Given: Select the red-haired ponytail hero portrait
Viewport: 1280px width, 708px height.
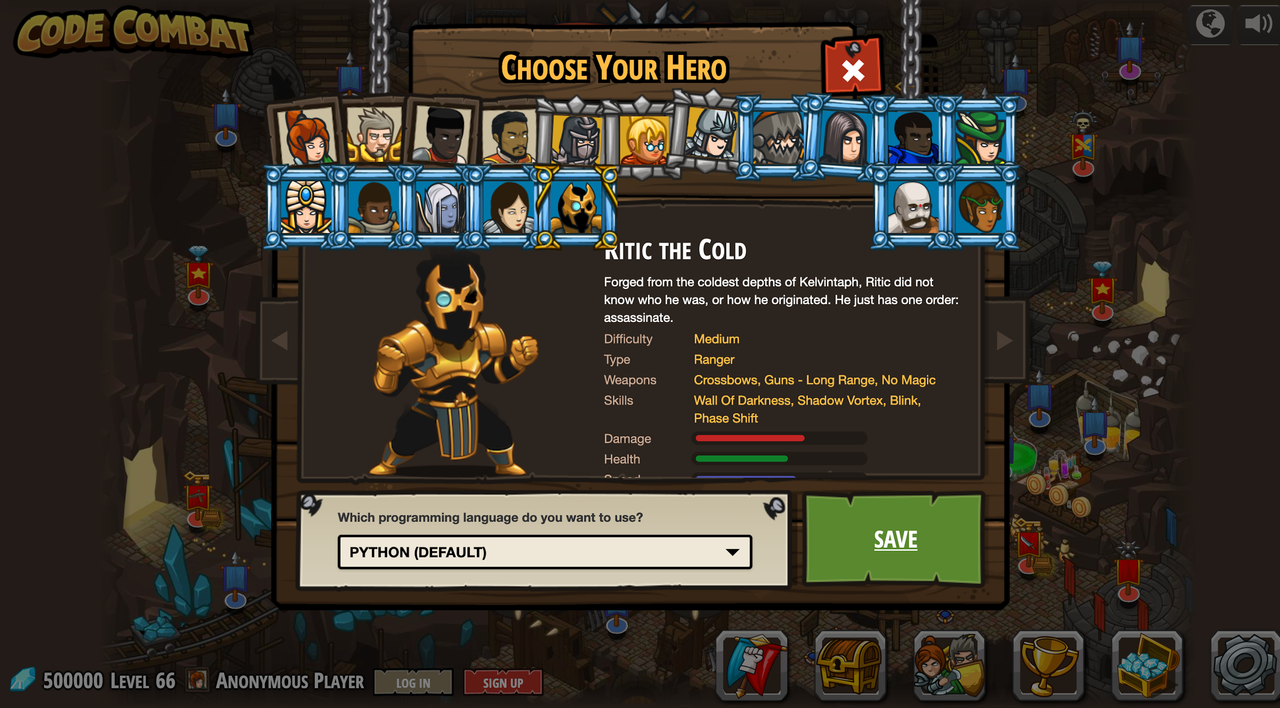Looking at the screenshot, I should [306, 136].
